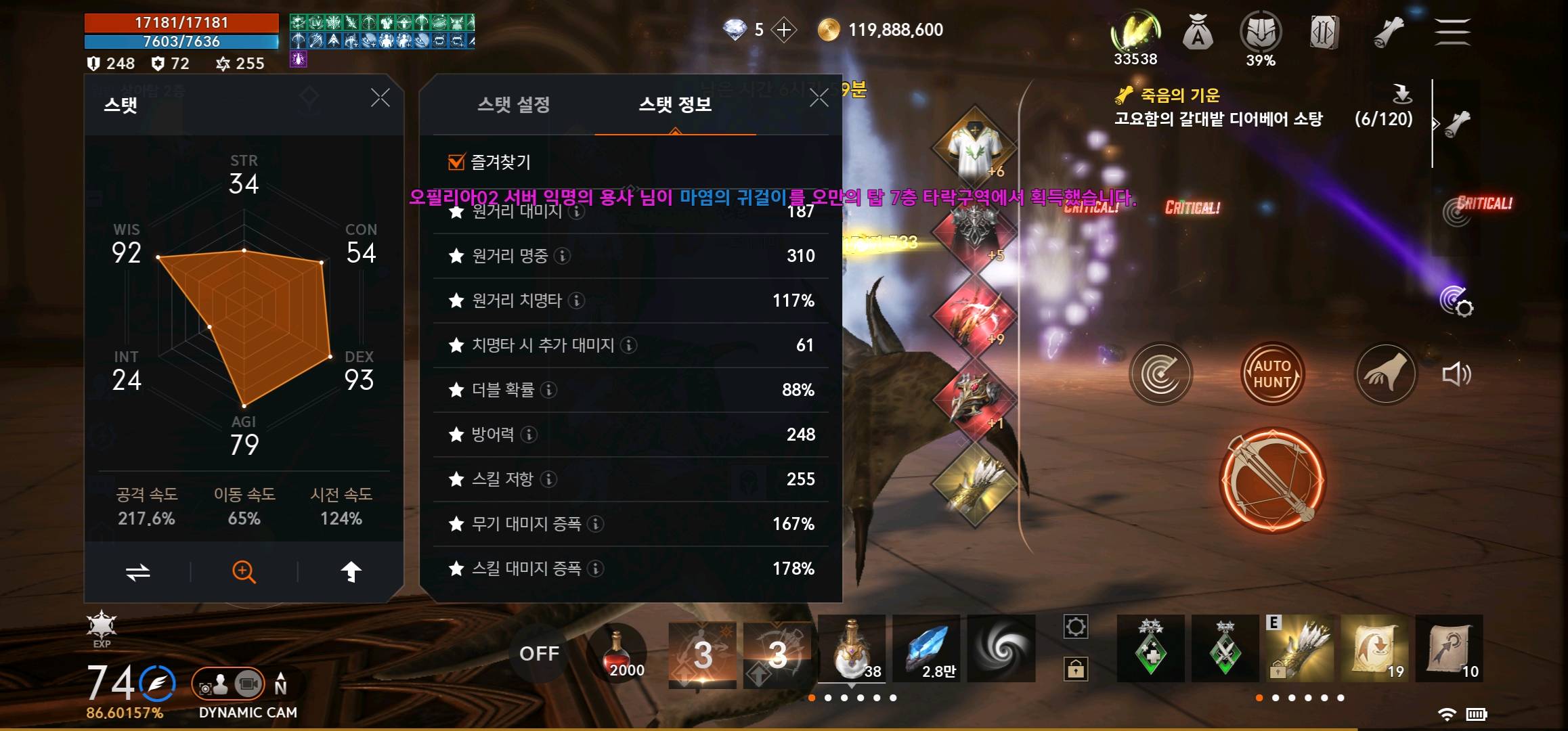Open inventory via the pouch icon
1568x731 pixels.
1200,31
